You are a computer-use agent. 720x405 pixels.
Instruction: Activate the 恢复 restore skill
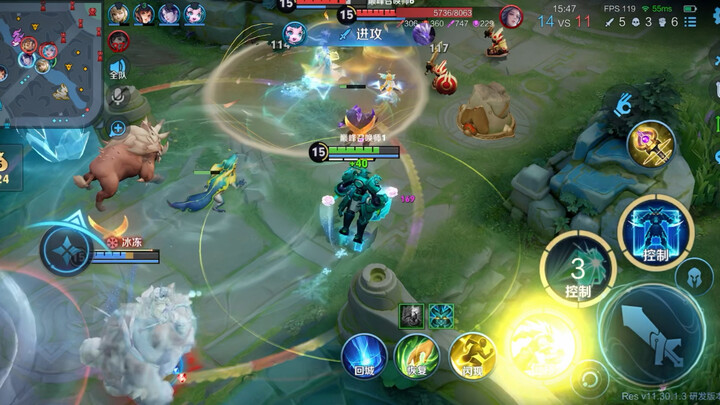tap(417, 357)
